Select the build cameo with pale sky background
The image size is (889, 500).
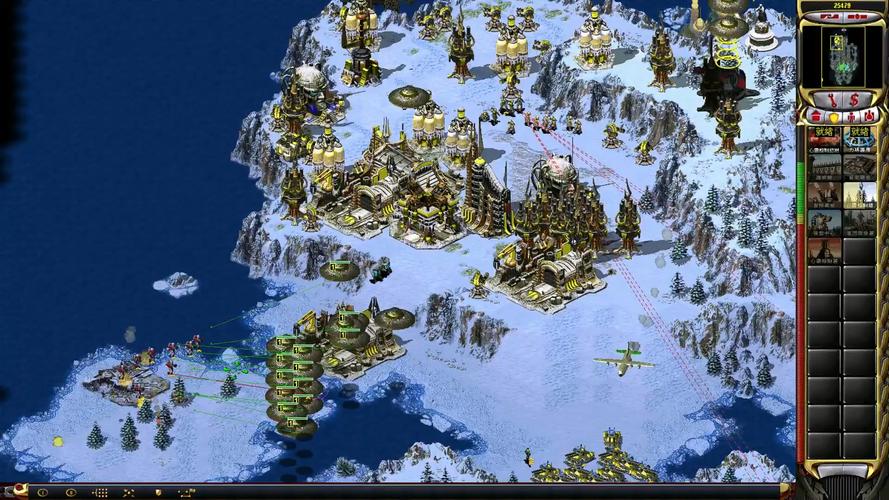coord(859,194)
